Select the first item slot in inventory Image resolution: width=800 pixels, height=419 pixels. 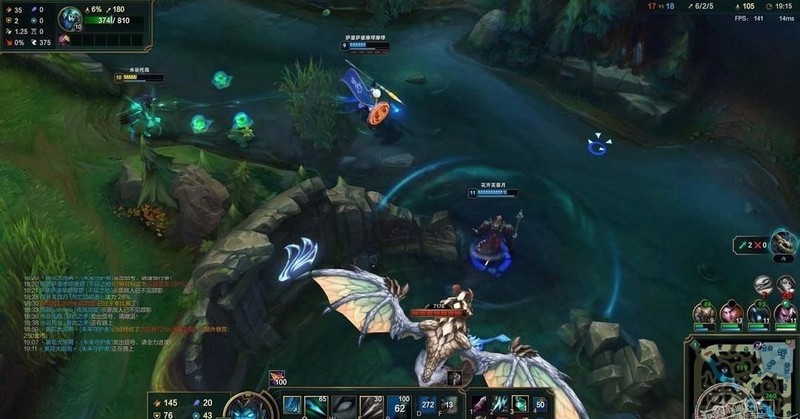[479, 405]
